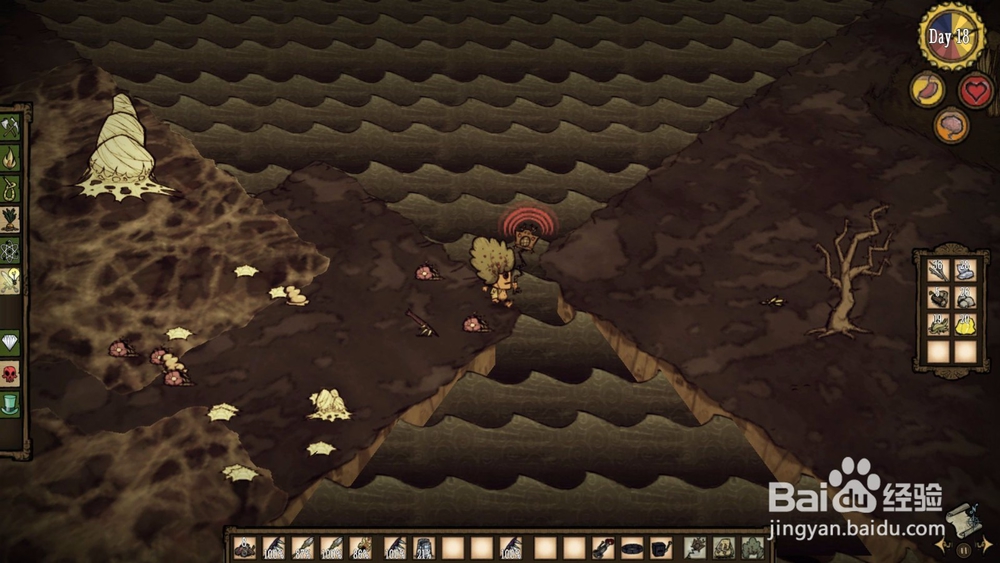Open the map scroll button

pyautogui.click(x=962, y=518)
